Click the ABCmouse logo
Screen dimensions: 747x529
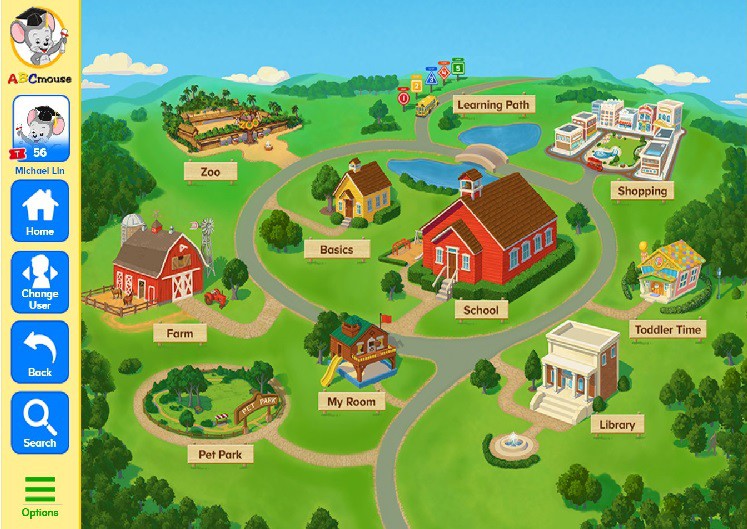38,44
